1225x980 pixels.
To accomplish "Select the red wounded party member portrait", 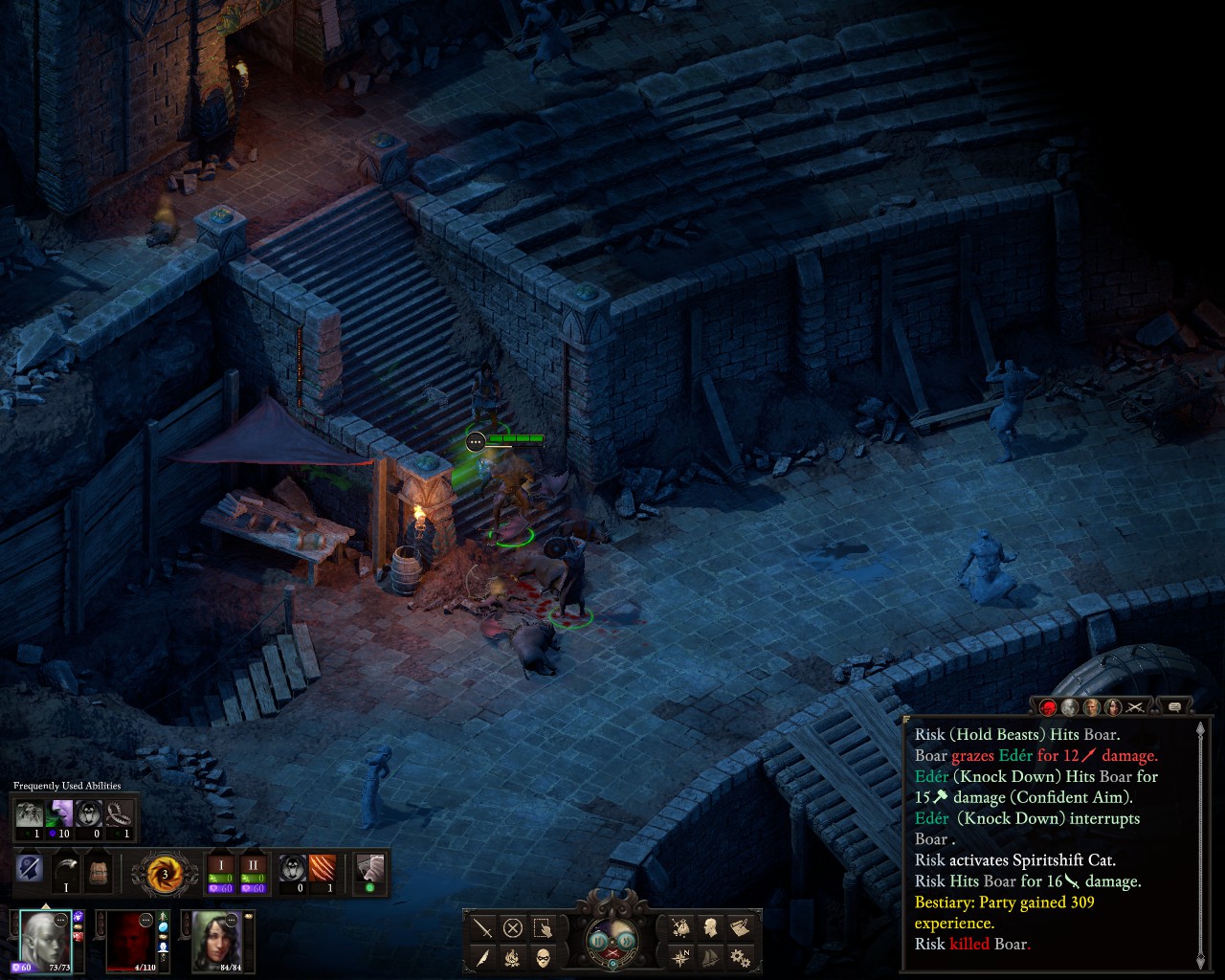I will click(131, 940).
